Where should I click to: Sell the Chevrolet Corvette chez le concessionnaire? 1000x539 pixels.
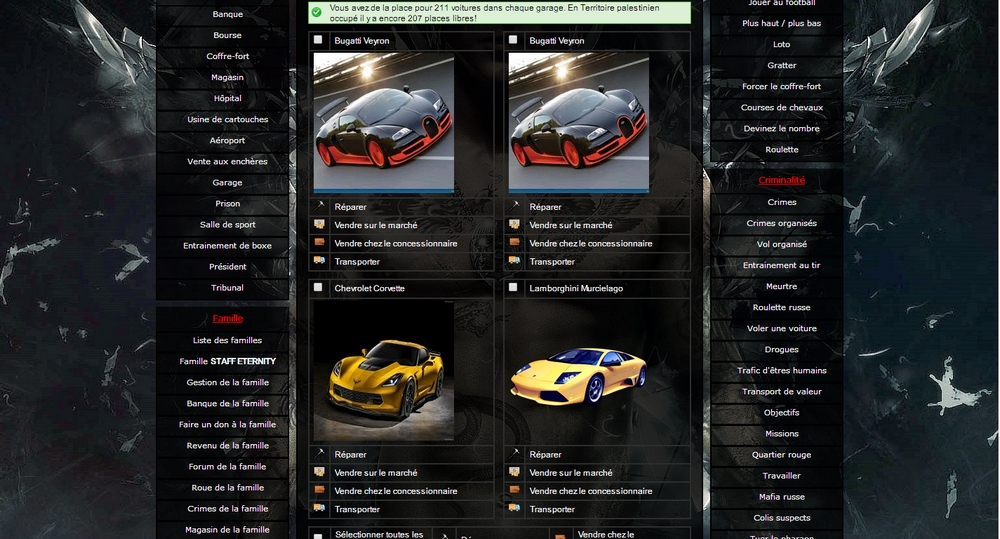(x=395, y=491)
